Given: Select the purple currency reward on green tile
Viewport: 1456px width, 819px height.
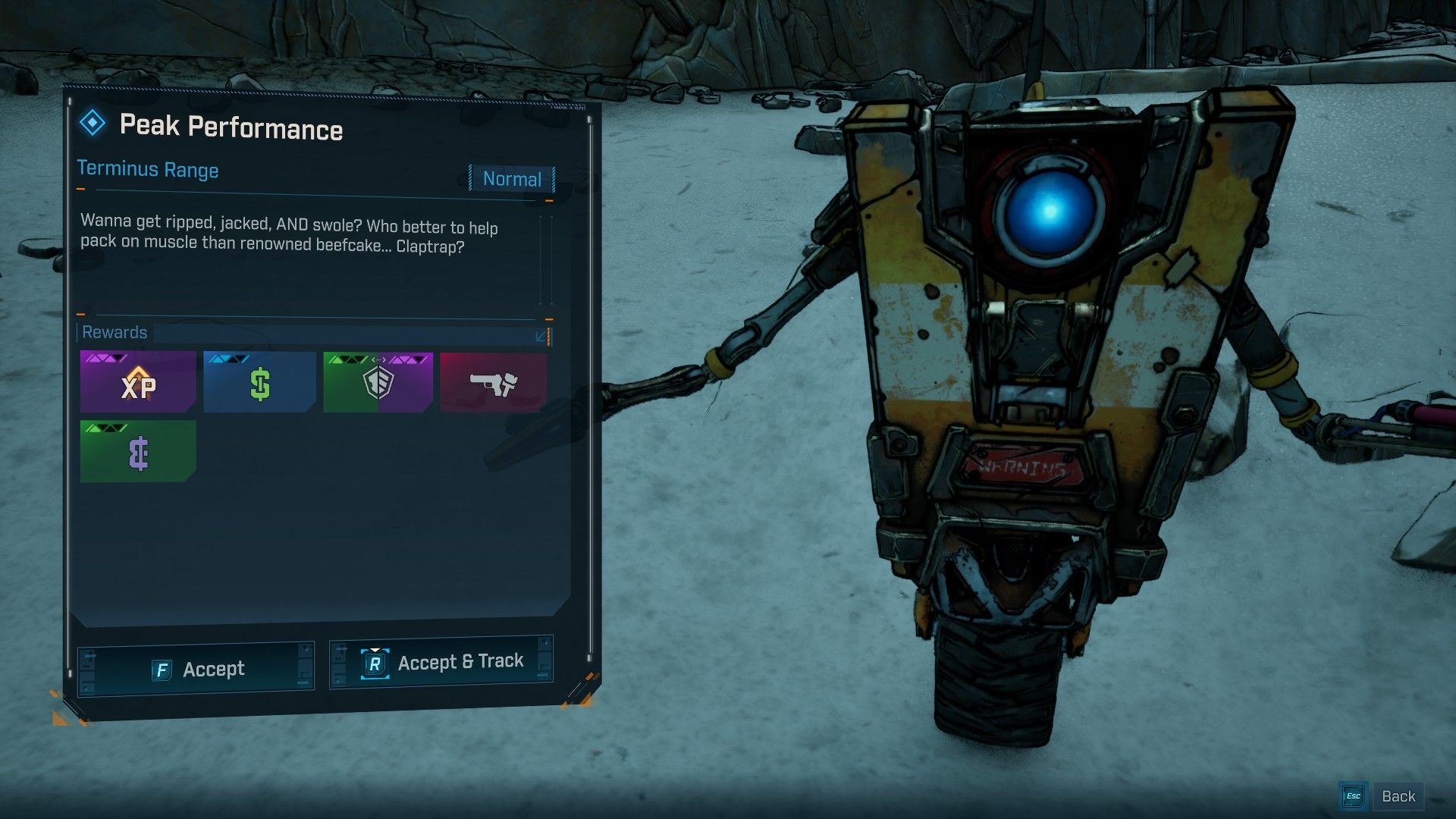Looking at the screenshot, I should [138, 453].
